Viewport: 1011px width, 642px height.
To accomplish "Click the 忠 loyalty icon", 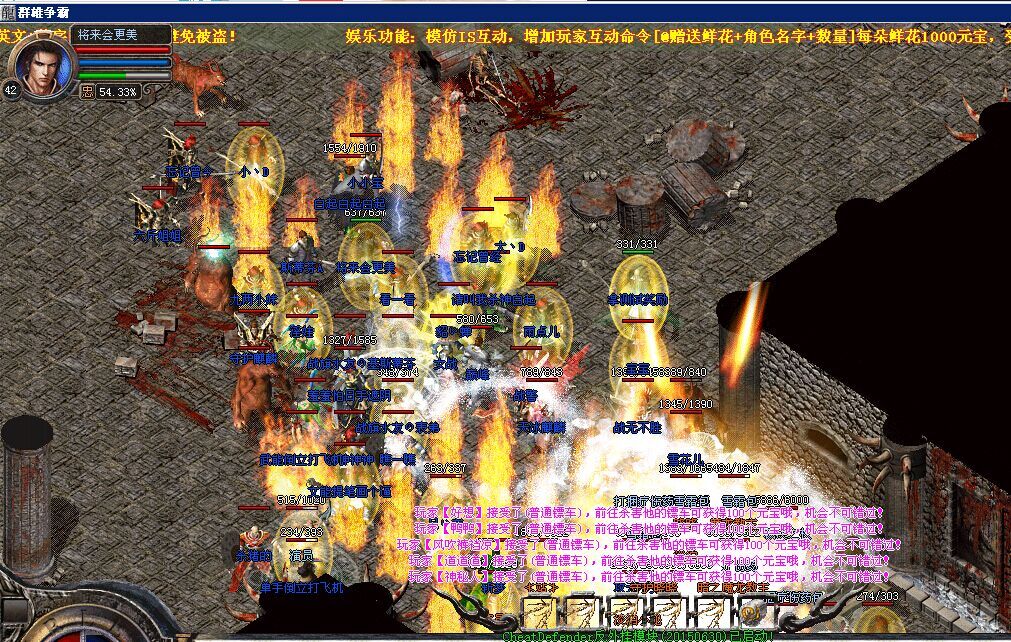I will pyautogui.click(x=88, y=91).
